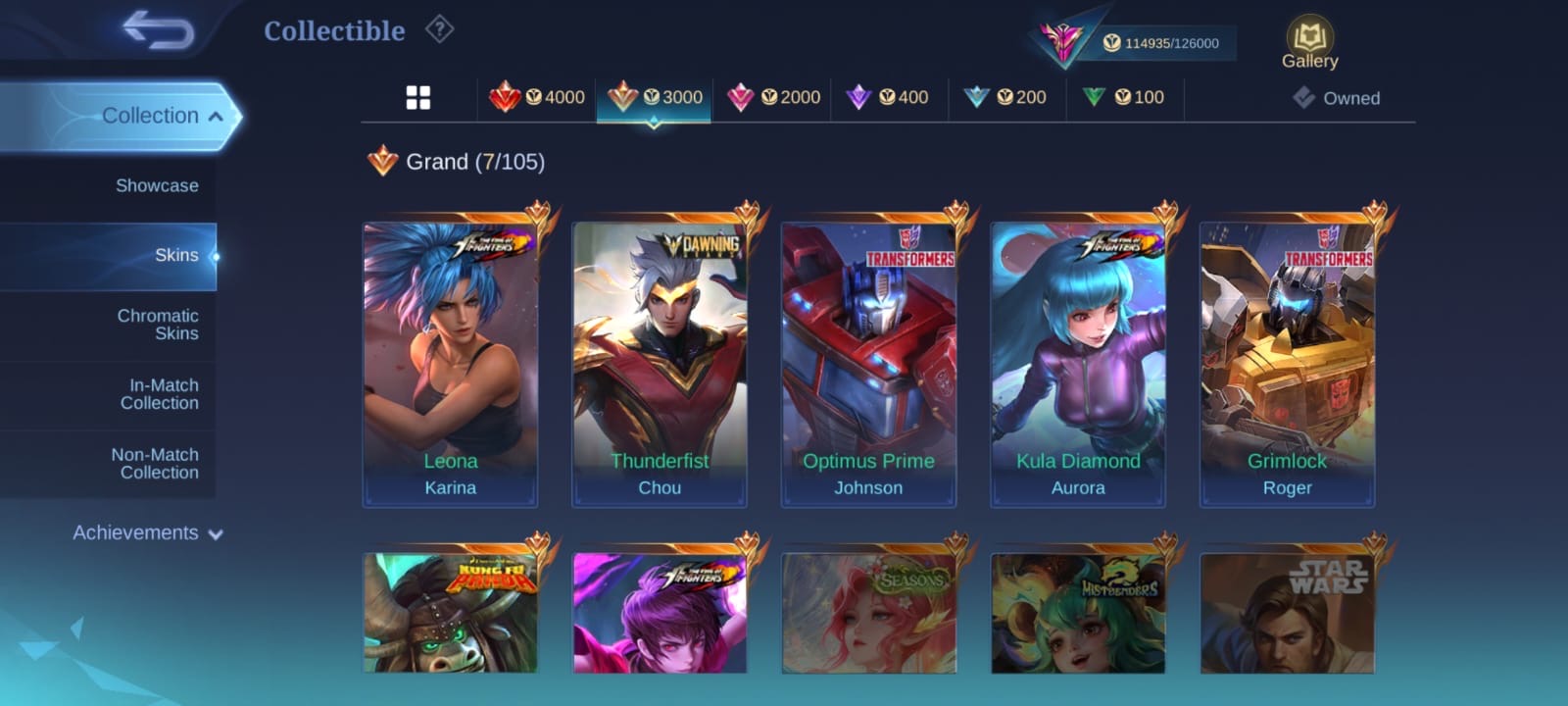Image resolution: width=1568 pixels, height=706 pixels.
Task: Open the Grimlock Roger skin card
Action: pyautogui.click(x=1287, y=363)
